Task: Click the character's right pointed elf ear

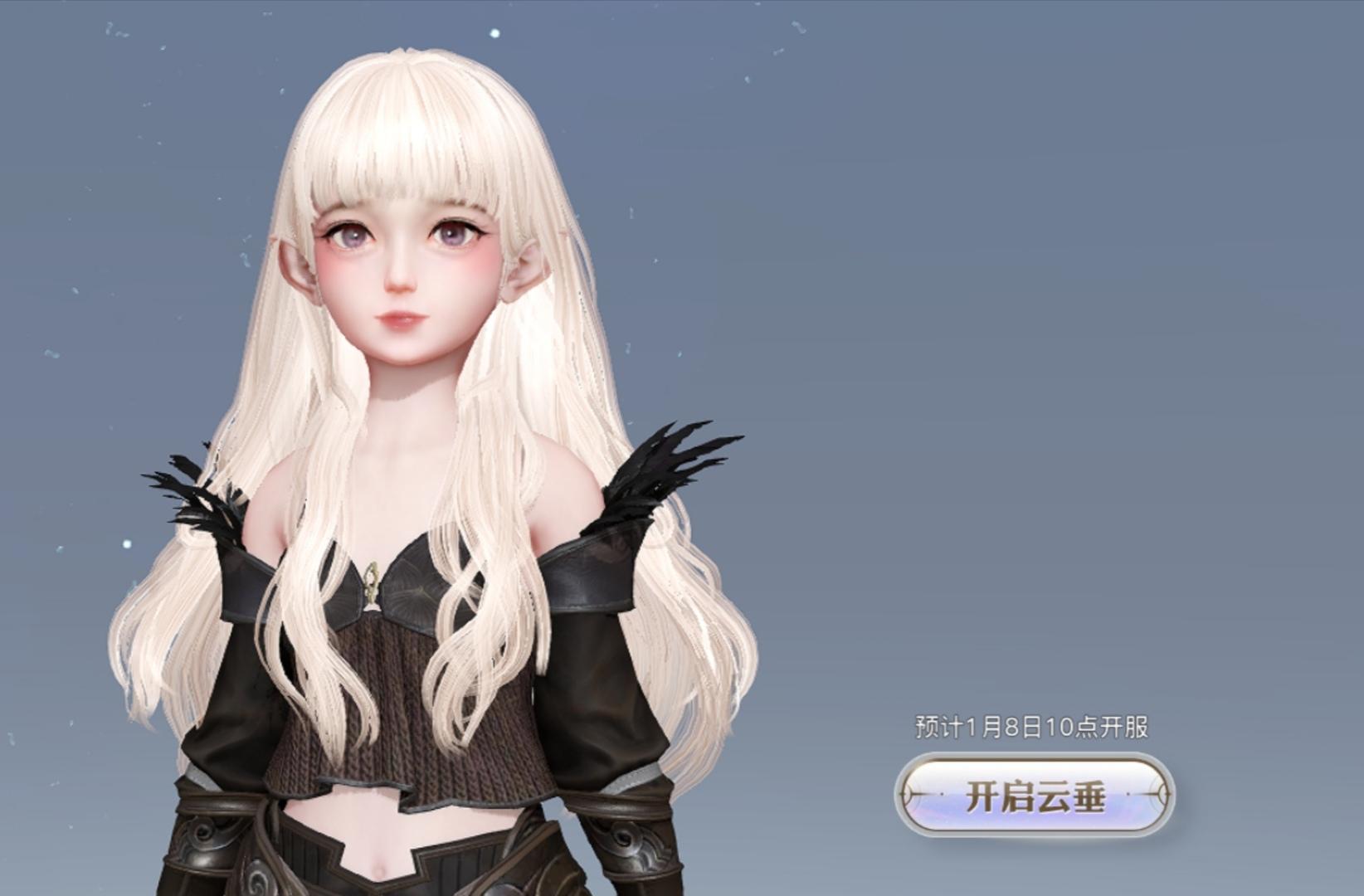Action: 525,270
